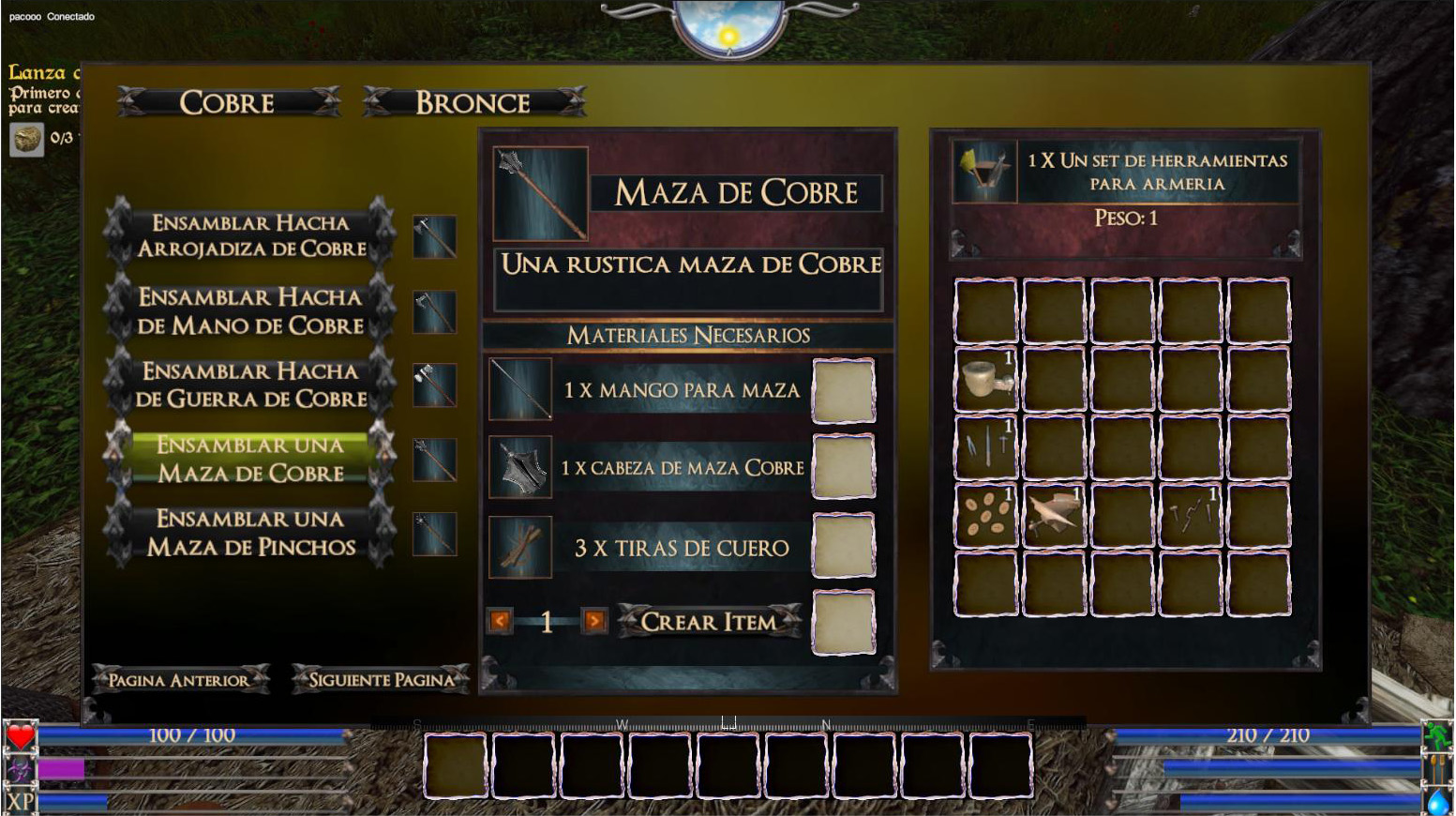The height and width of the screenshot is (816, 1456).
Task: Pick the seeds item in inventory
Action: [x=986, y=515]
